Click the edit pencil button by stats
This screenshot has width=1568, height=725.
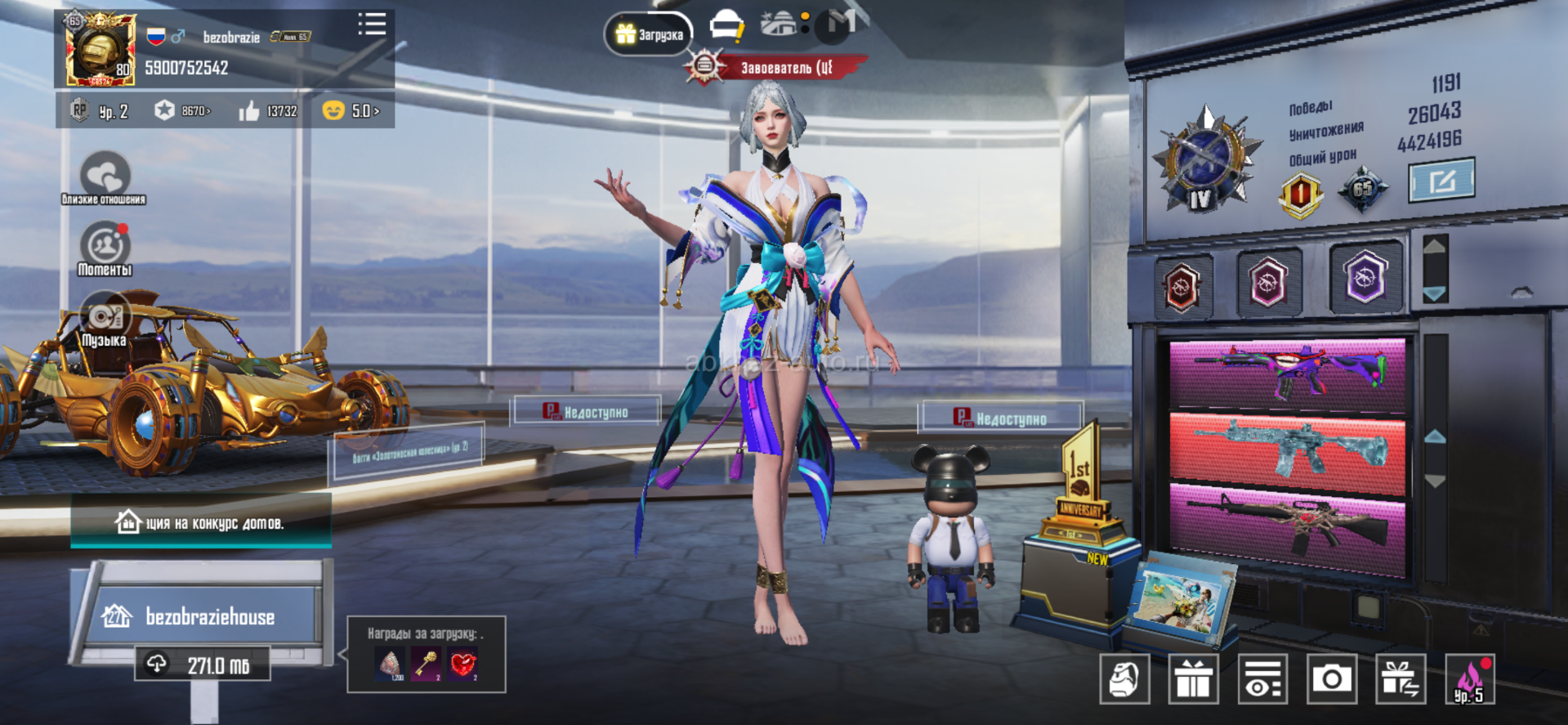pyautogui.click(x=1441, y=180)
